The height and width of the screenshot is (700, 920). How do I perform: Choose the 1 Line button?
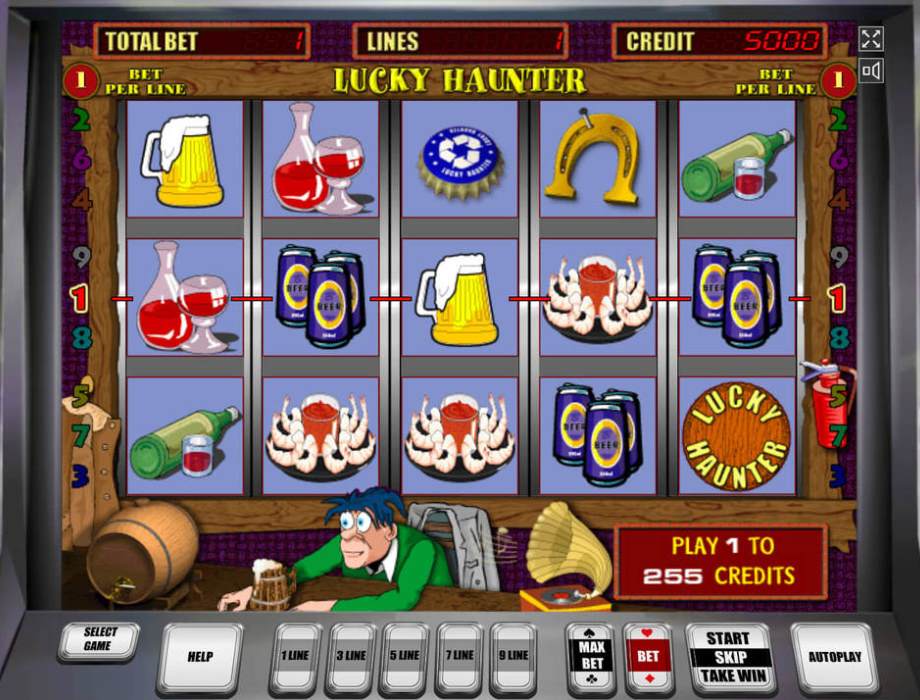tap(296, 656)
